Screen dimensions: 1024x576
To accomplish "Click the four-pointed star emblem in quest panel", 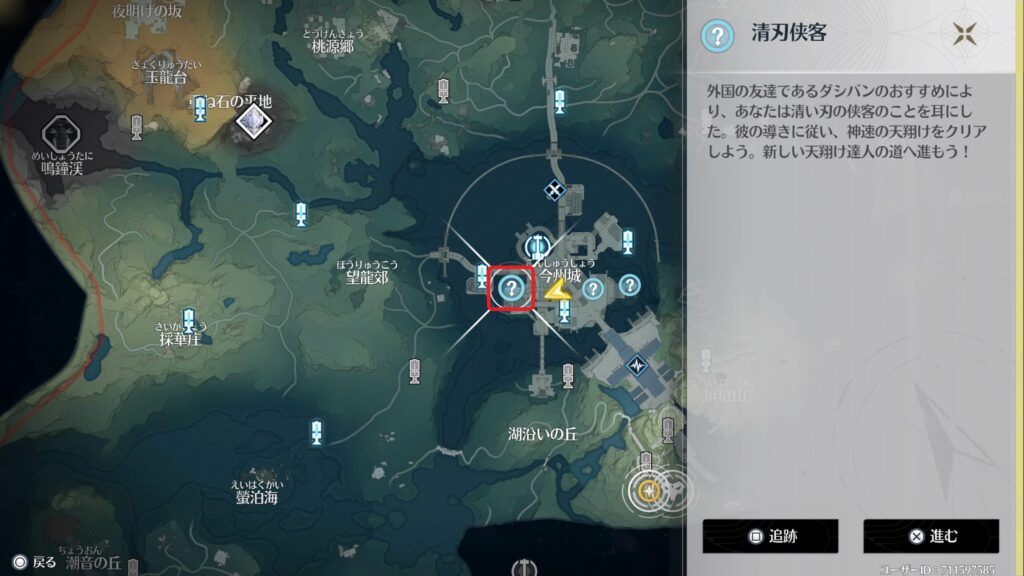I will coord(965,35).
